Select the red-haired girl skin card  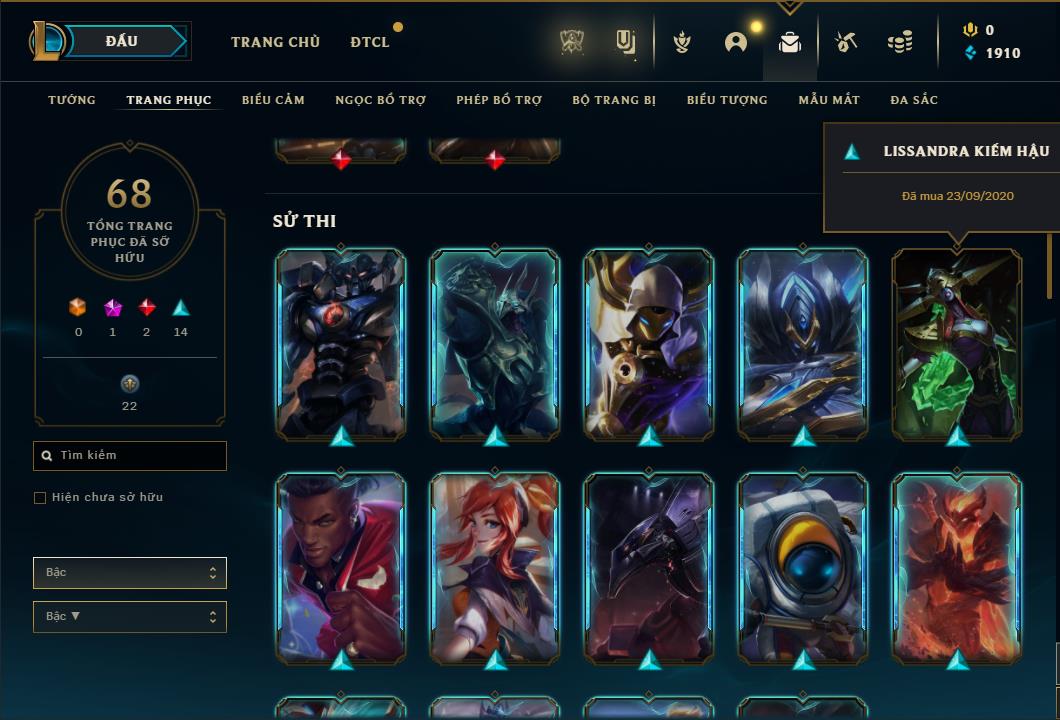click(495, 567)
